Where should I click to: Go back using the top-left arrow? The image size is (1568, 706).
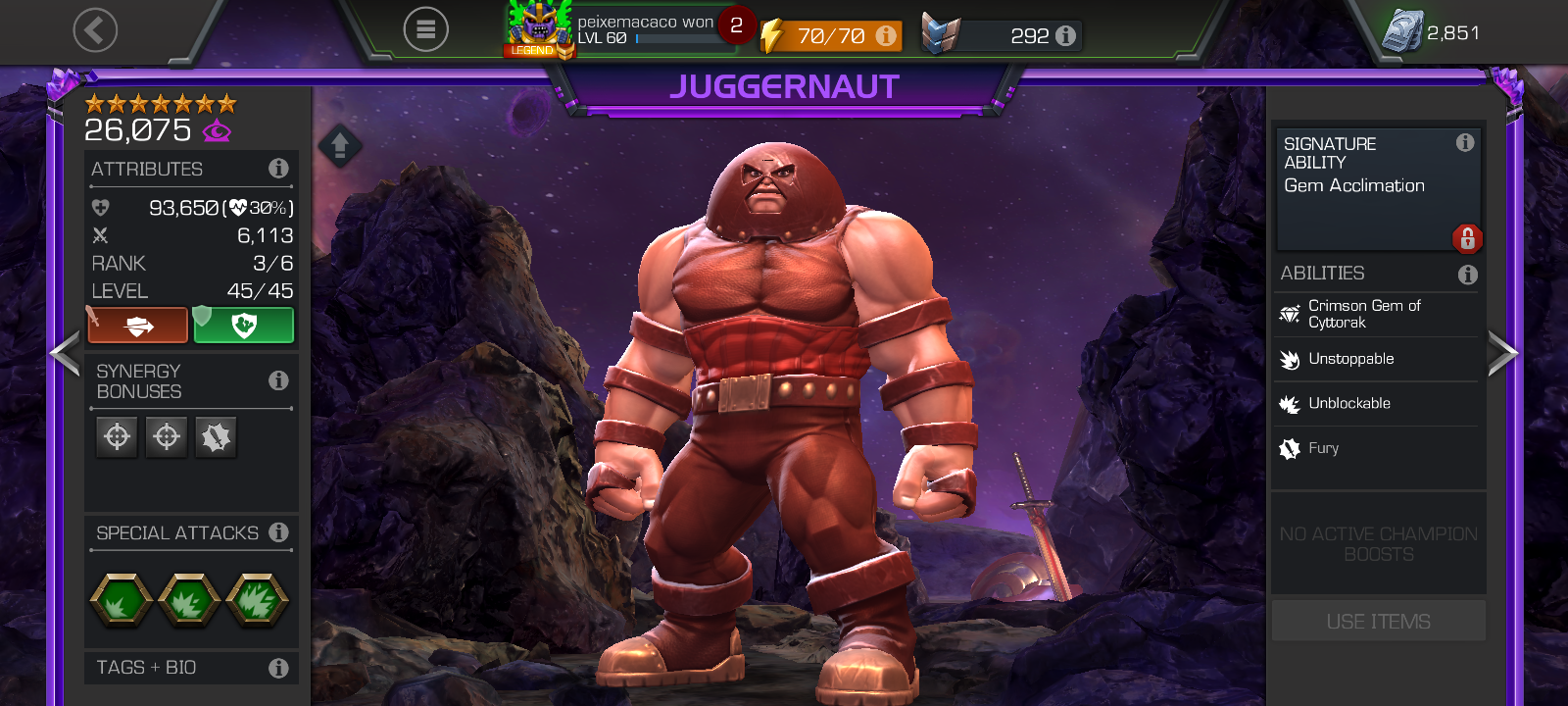(95, 30)
